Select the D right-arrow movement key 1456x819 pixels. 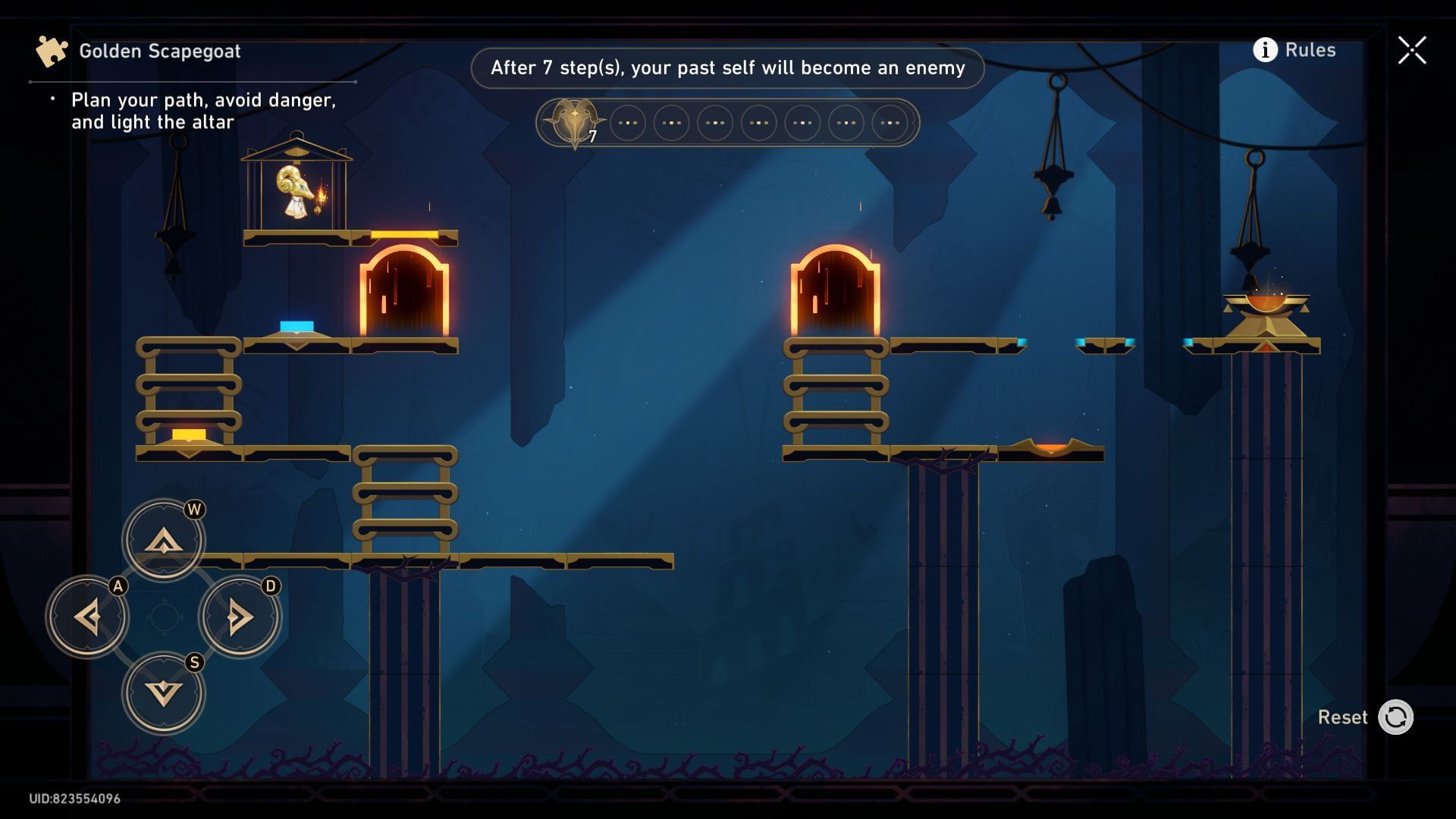(240, 617)
